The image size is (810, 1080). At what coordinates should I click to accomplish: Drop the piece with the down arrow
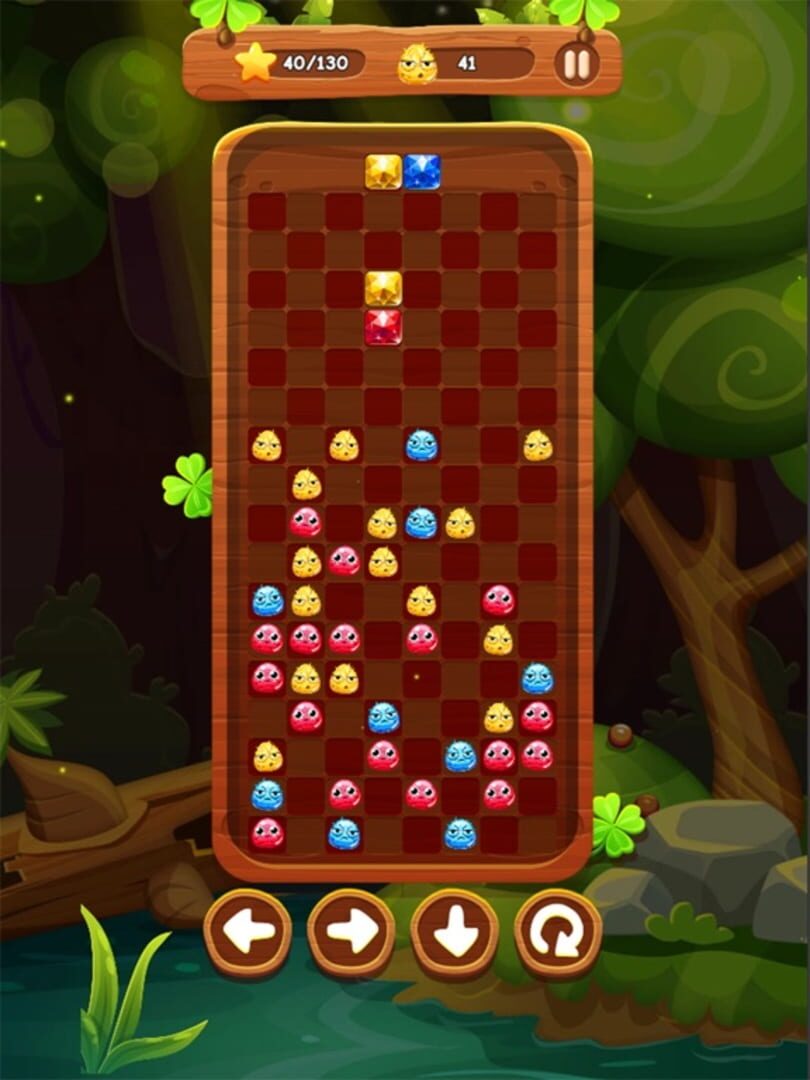455,933
